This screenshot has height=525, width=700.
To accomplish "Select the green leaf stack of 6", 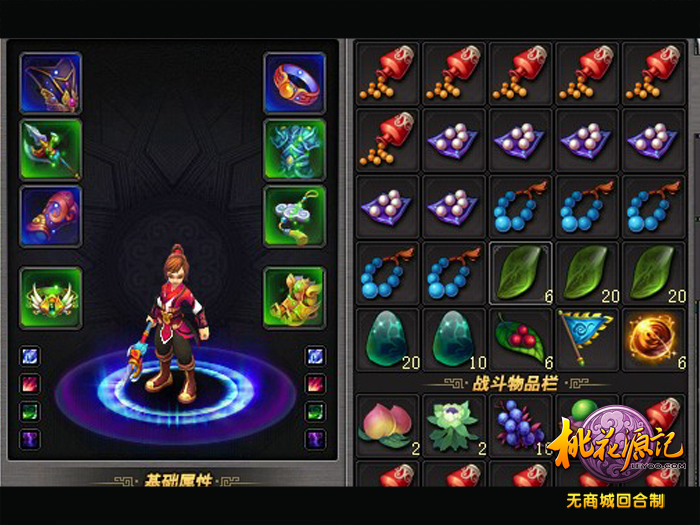I will [521, 273].
